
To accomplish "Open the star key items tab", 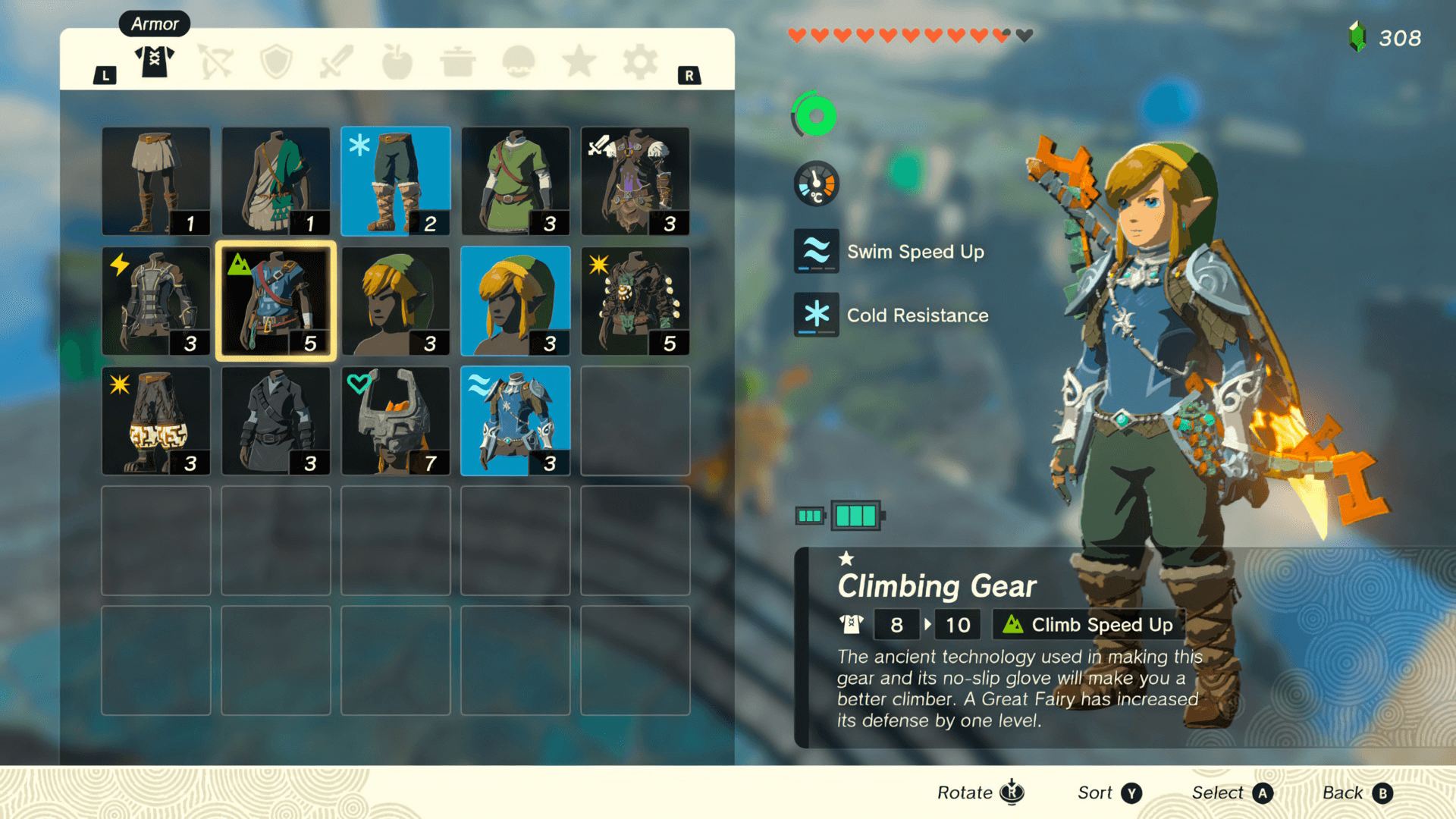I will 579,62.
